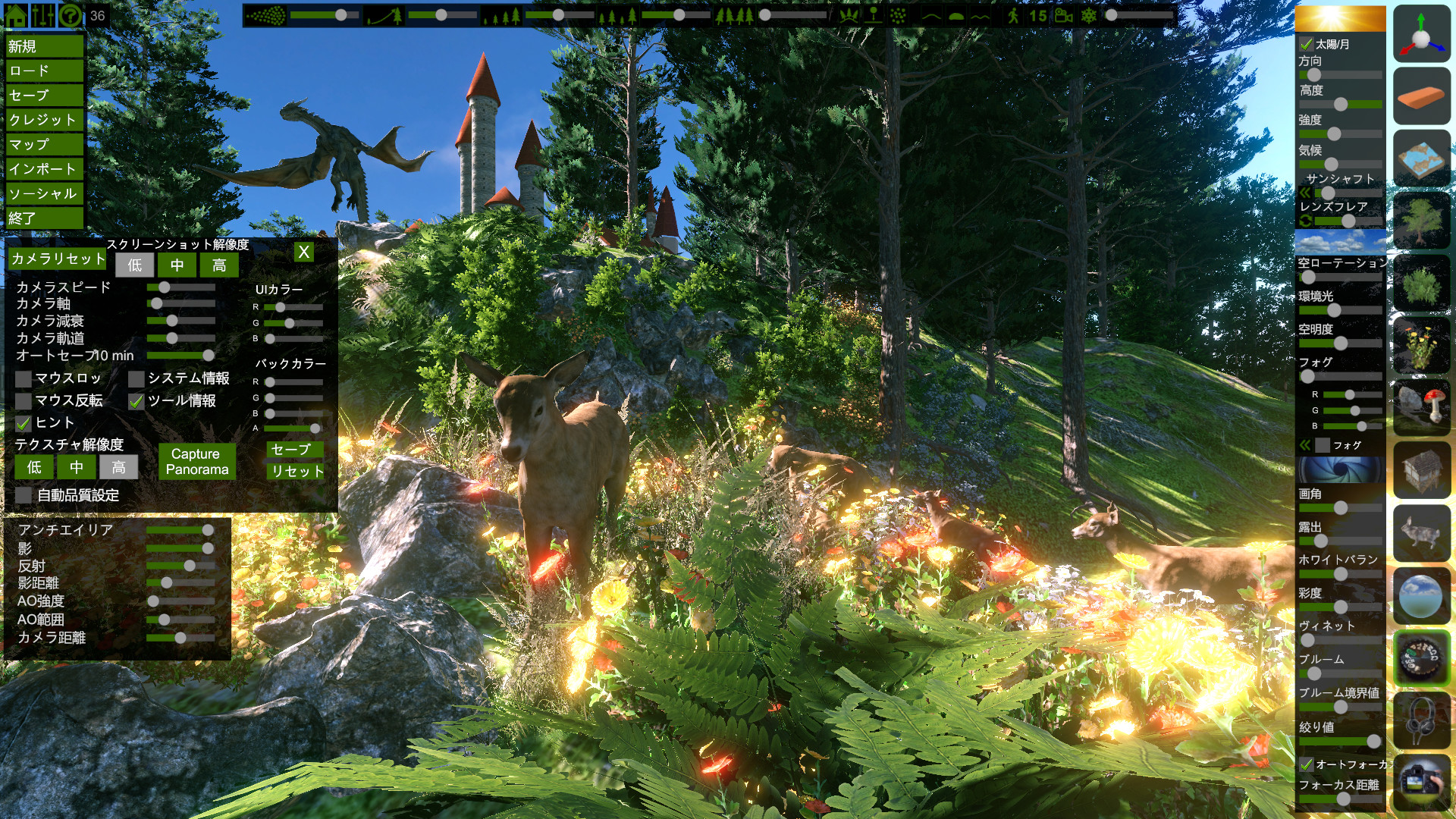Enable the マウス反転 checkbox
The image size is (1456, 819).
pyautogui.click(x=23, y=400)
